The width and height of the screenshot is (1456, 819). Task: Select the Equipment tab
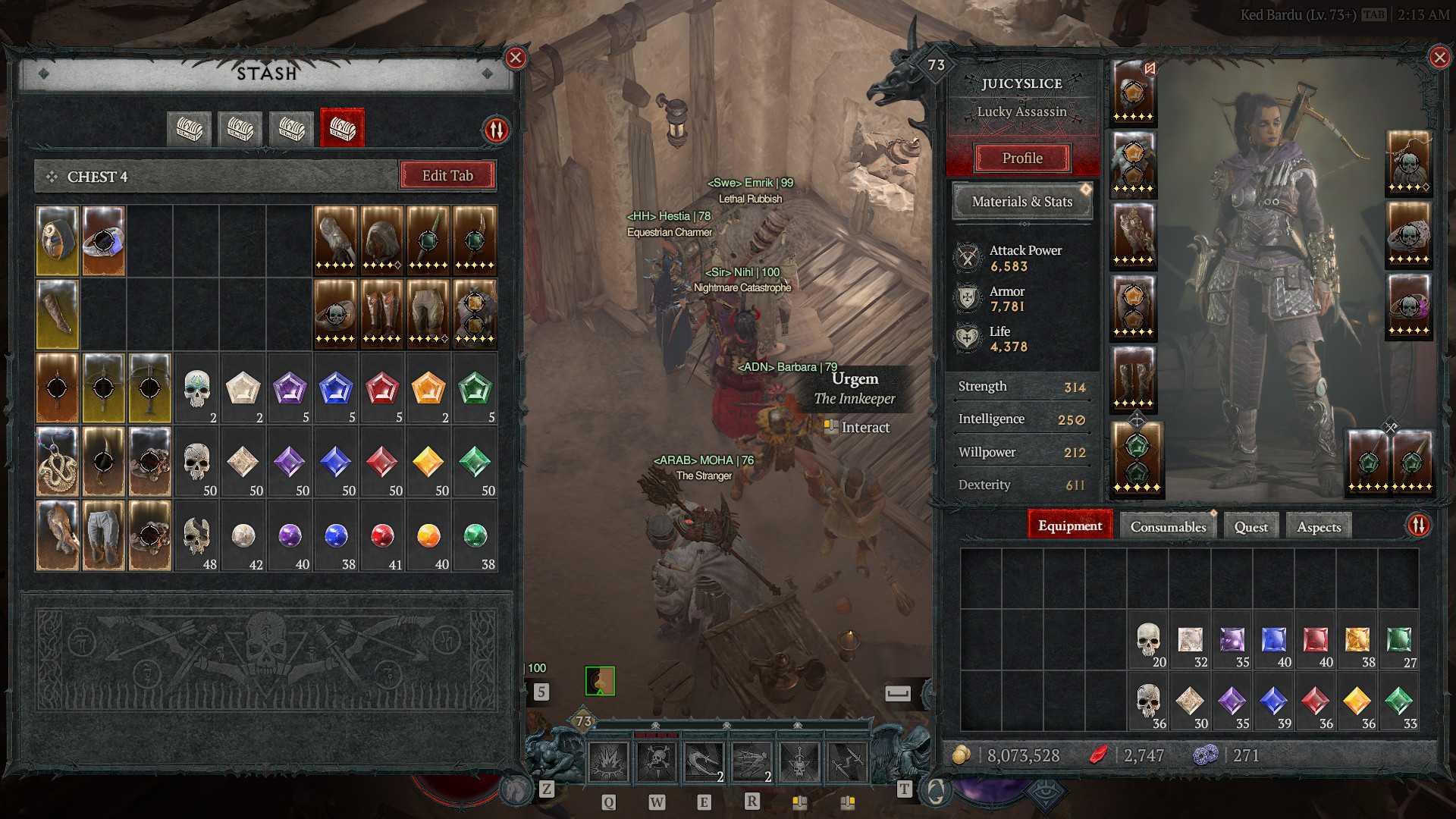1069,526
